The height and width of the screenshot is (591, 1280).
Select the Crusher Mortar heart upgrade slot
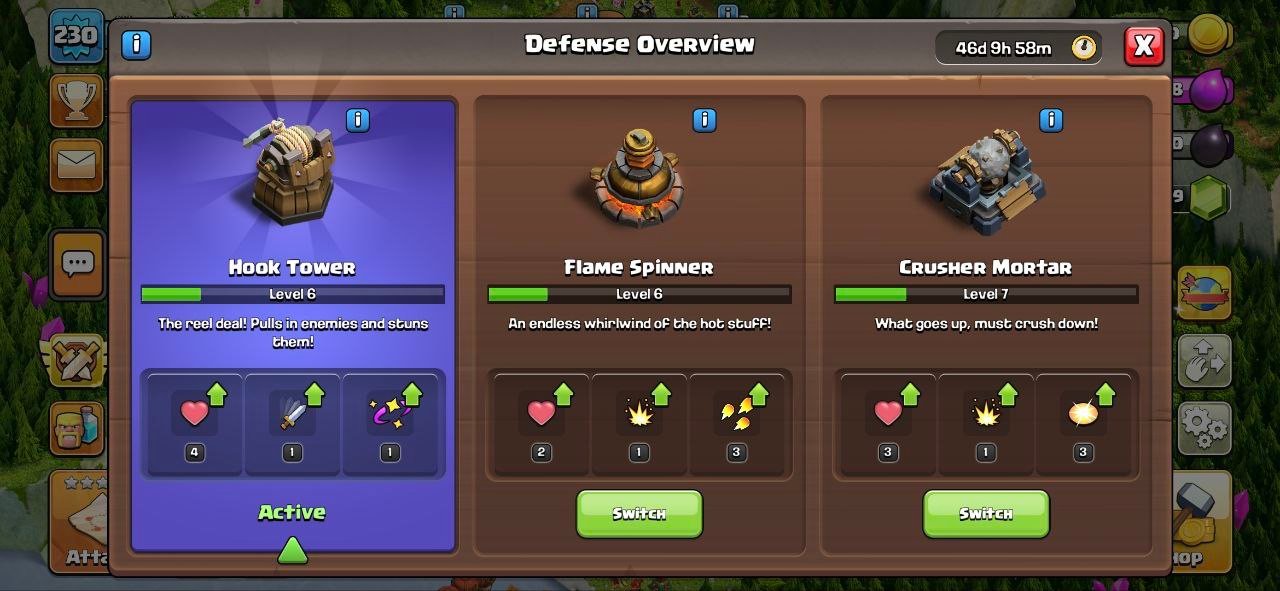tap(887, 422)
